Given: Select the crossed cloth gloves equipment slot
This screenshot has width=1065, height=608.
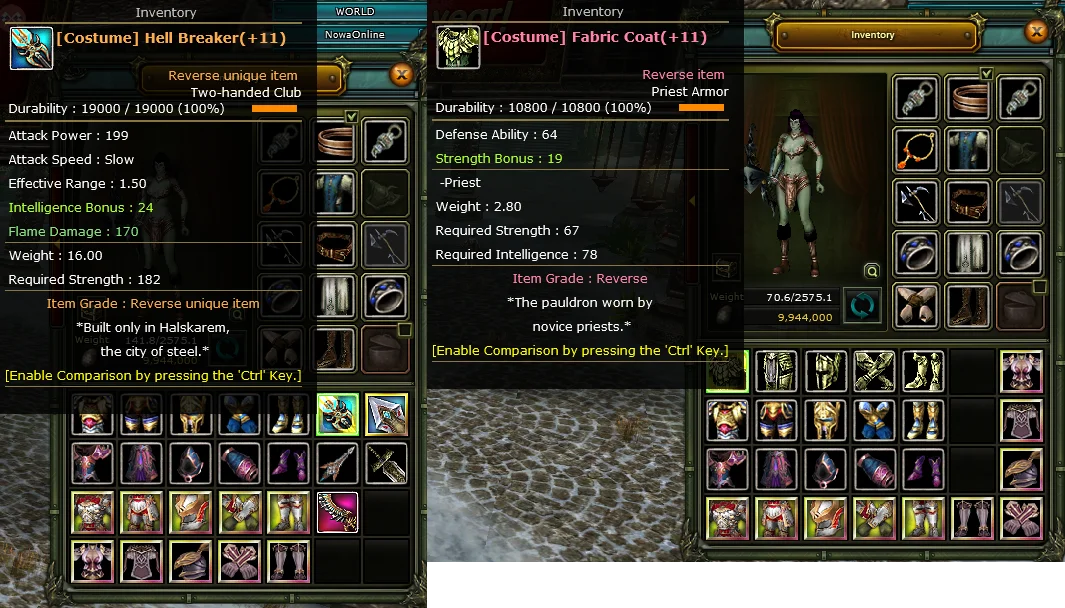Looking at the screenshot, I should [917, 305].
